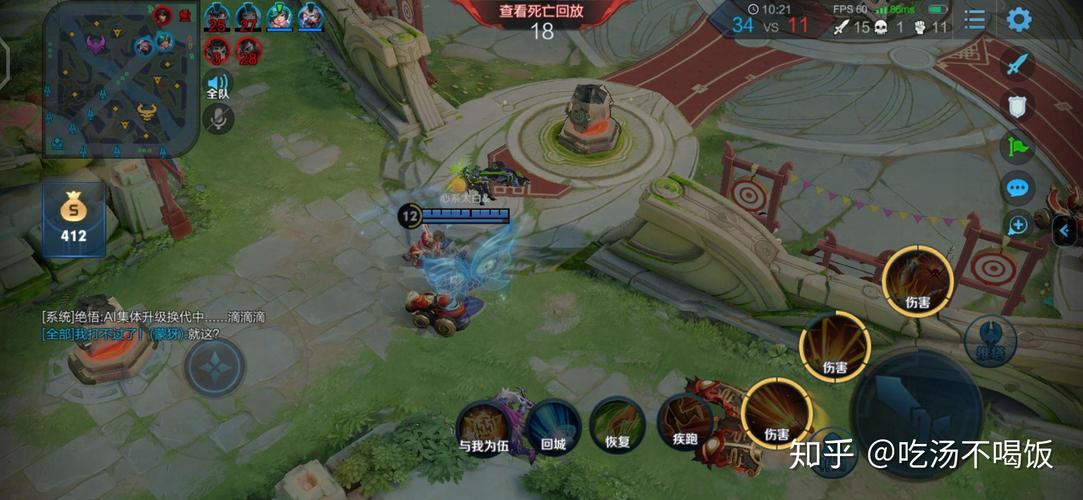The image size is (1083, 500).
Task: Send the shield retreat signal
Action: point(1017,106)
